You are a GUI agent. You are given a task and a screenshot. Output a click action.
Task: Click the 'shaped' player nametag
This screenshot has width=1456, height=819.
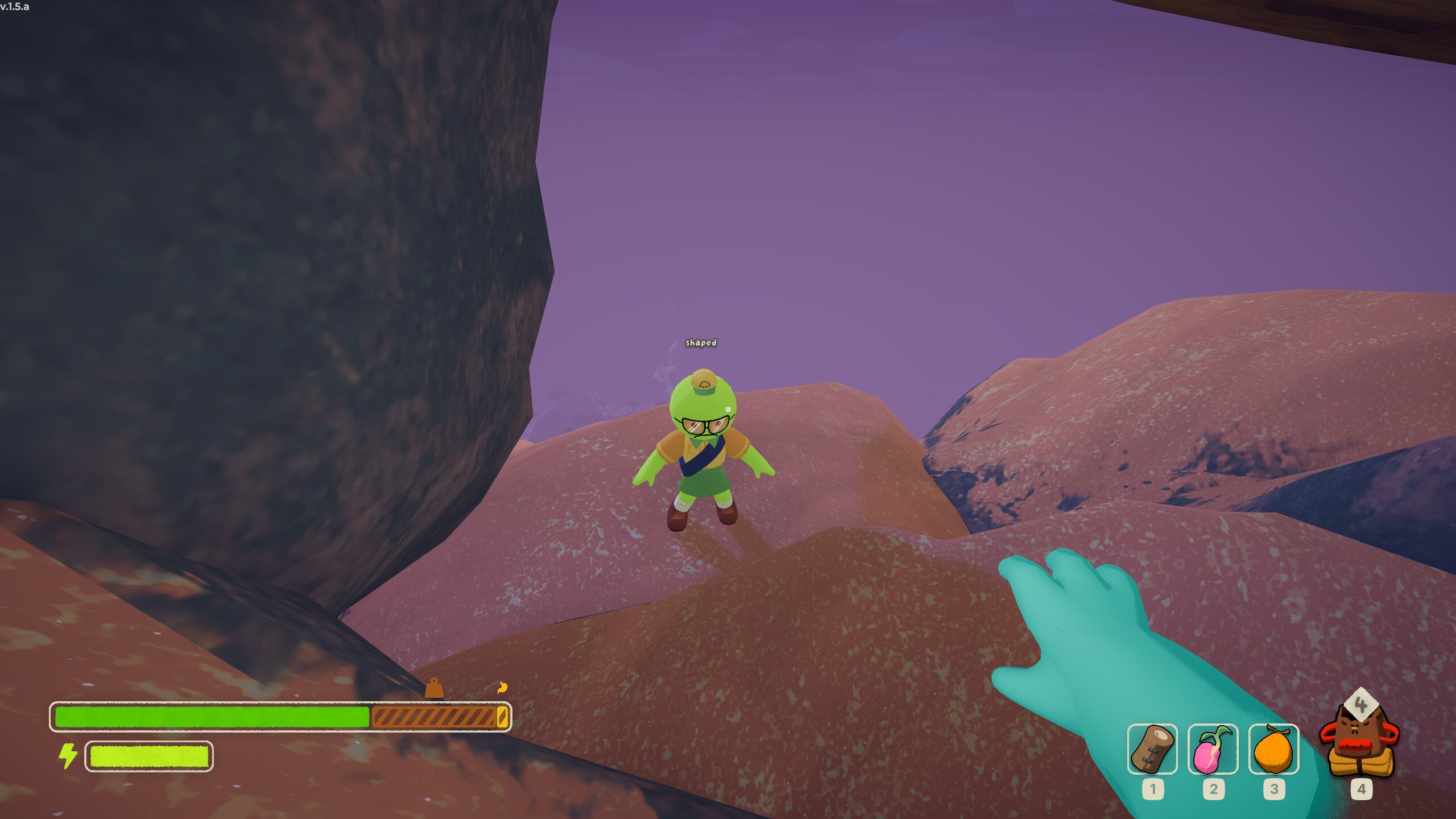tap(701, 342)
